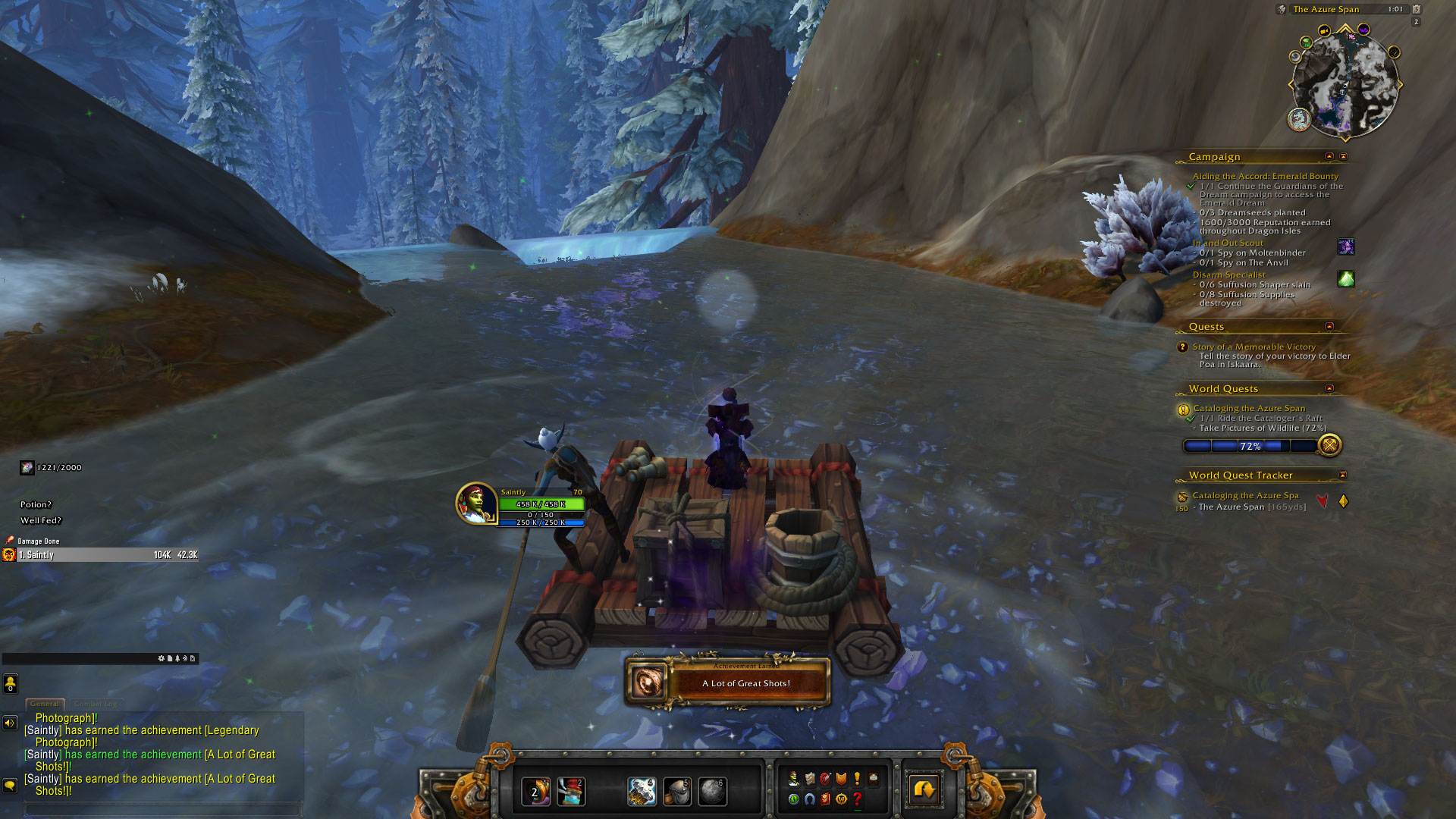Screen dimensions: 1456x819
Task: Activate the leather bag ability in slot 5
Action: click(677, 792)
